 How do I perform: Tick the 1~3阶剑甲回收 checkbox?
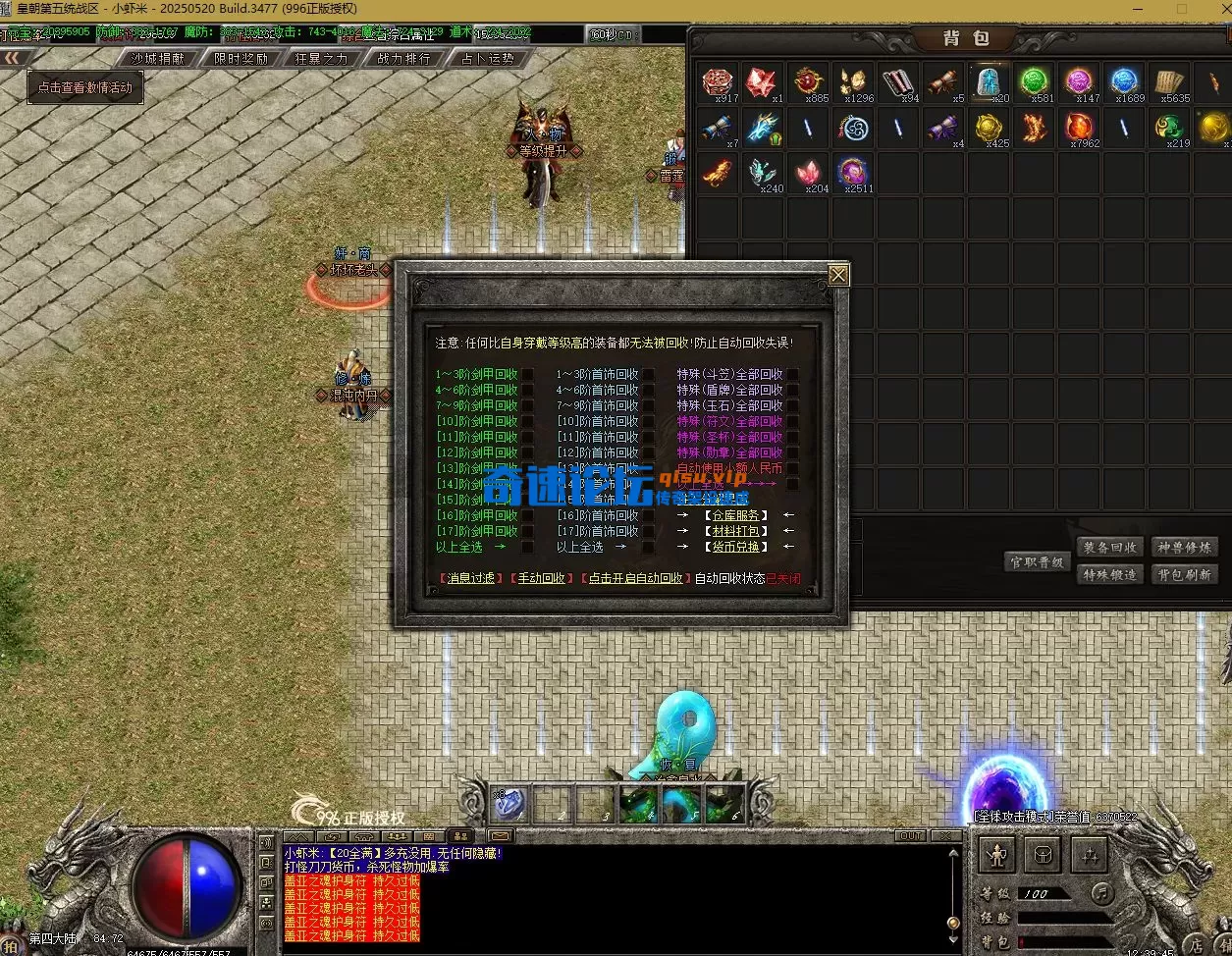pos(528,374)
